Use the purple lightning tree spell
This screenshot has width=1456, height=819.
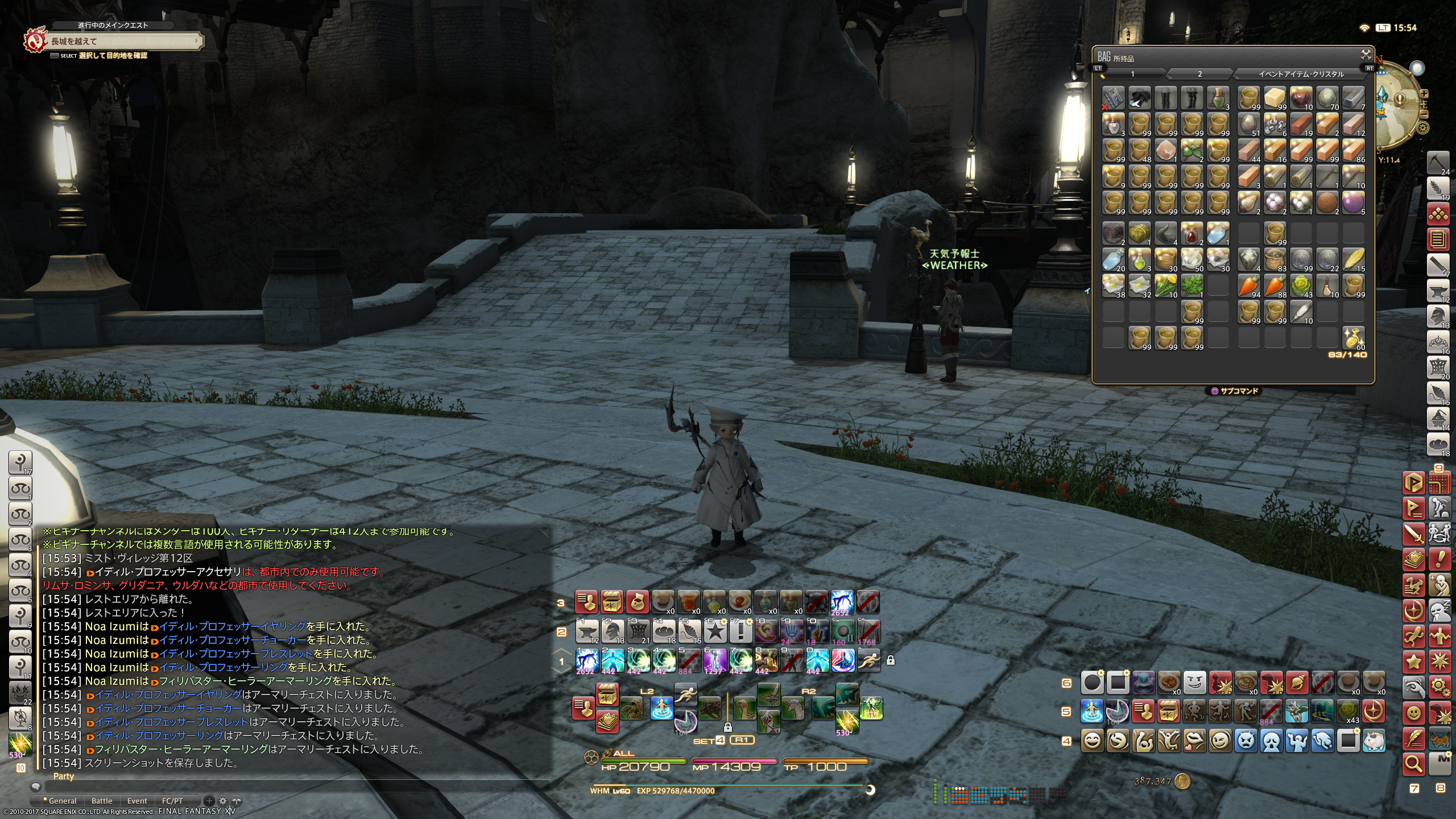click(715, 660)
